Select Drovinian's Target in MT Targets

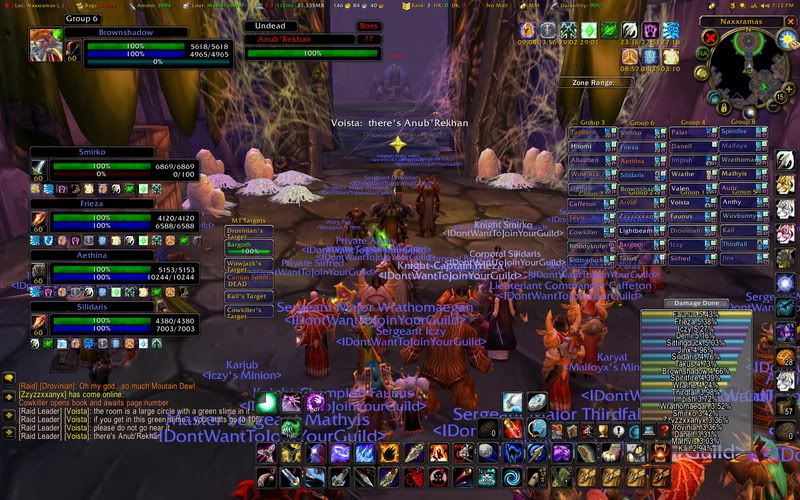[249, 232]
